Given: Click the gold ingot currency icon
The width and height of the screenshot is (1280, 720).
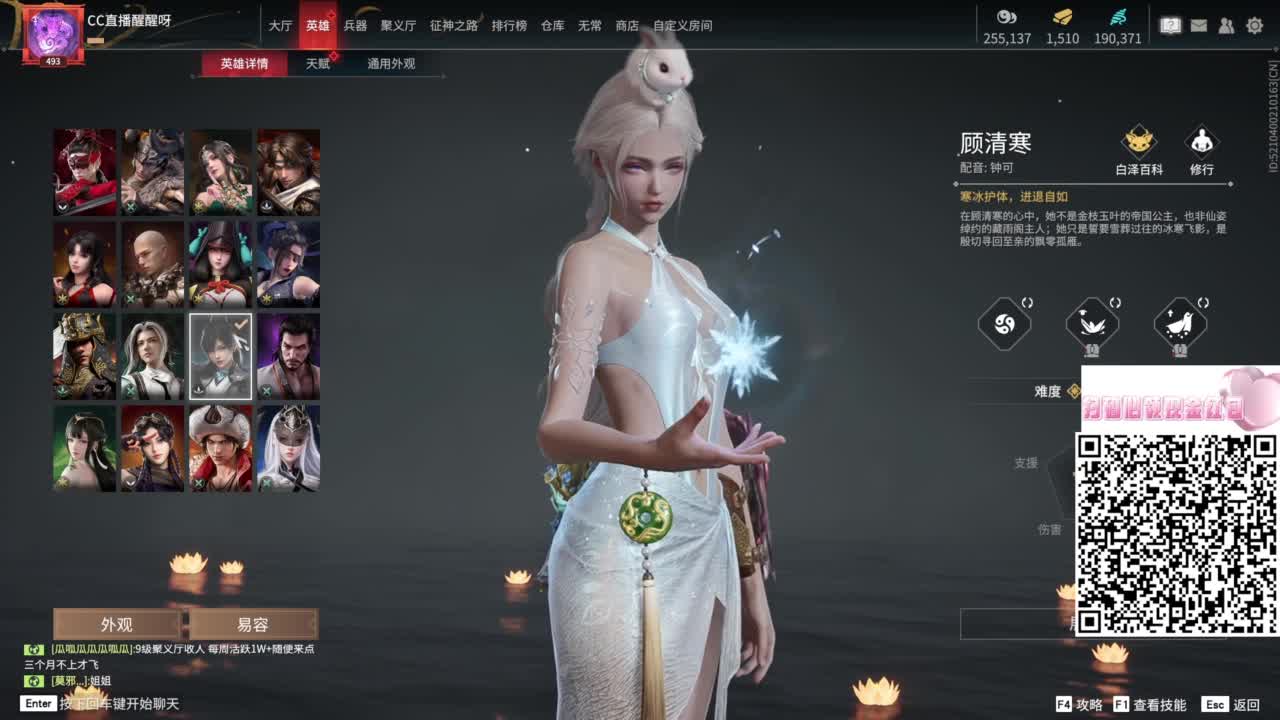Looking at the screenshot, I should click(1063, 17).
